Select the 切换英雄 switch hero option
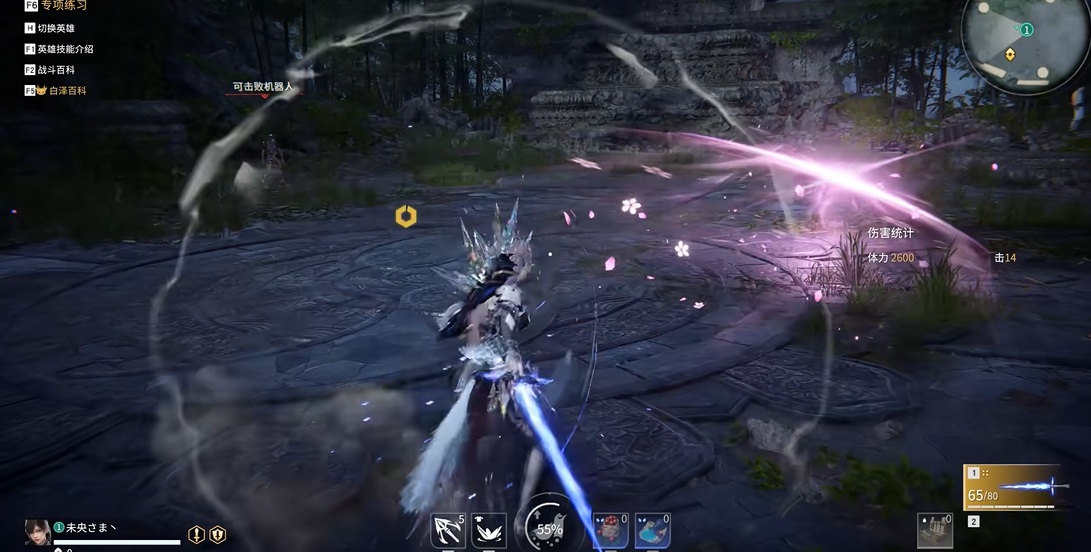The width and height of the screenshot is (1091, 552). pyautogui.click(x=55, y=28)
